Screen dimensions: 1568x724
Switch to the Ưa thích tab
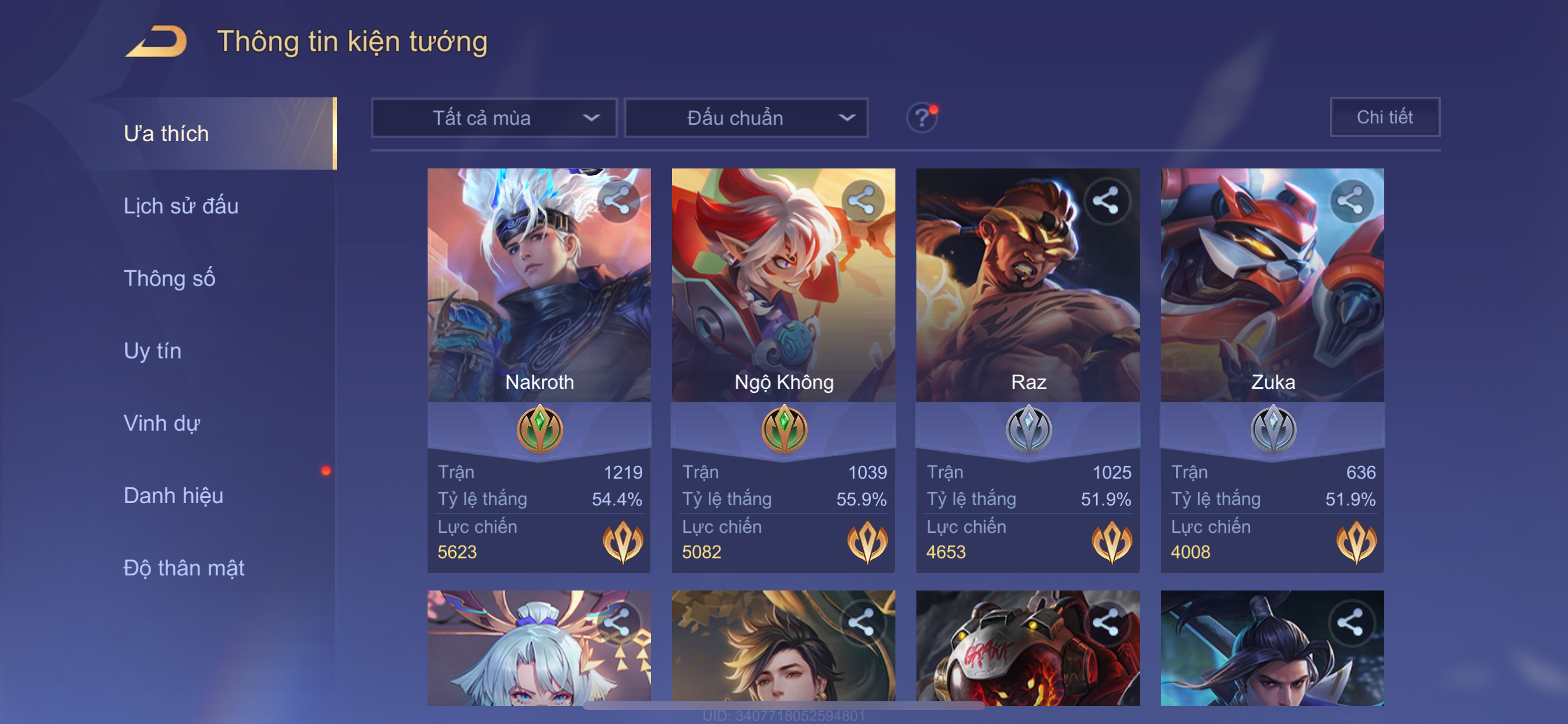click(x=166, y=134)
